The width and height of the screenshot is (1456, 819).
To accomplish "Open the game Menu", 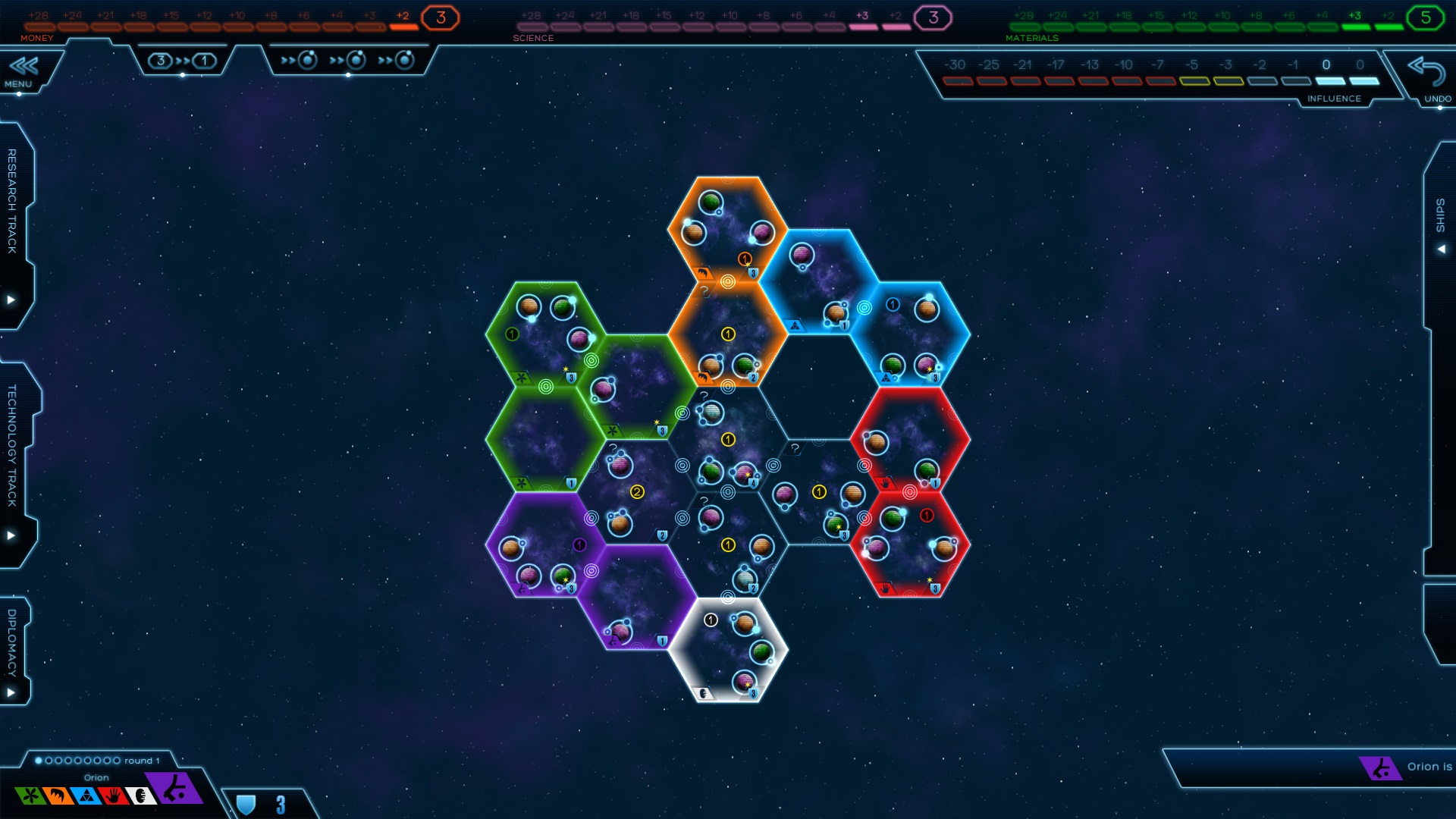I will pos(23,72).
